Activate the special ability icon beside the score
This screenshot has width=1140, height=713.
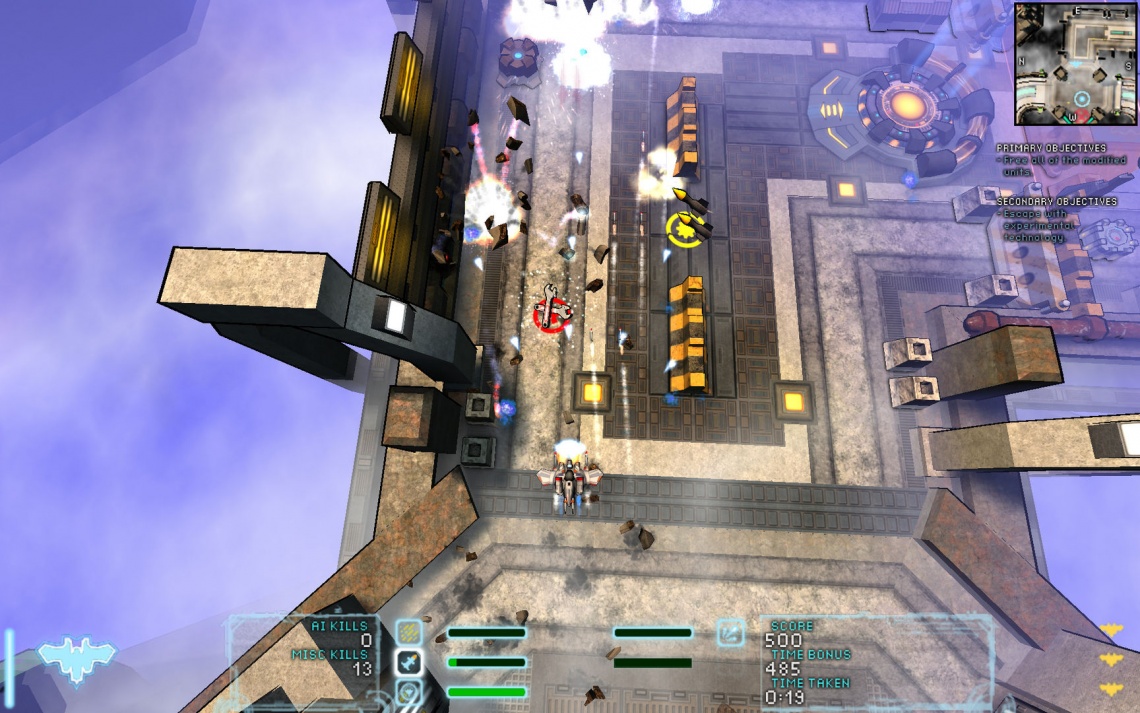coord(730,632)
